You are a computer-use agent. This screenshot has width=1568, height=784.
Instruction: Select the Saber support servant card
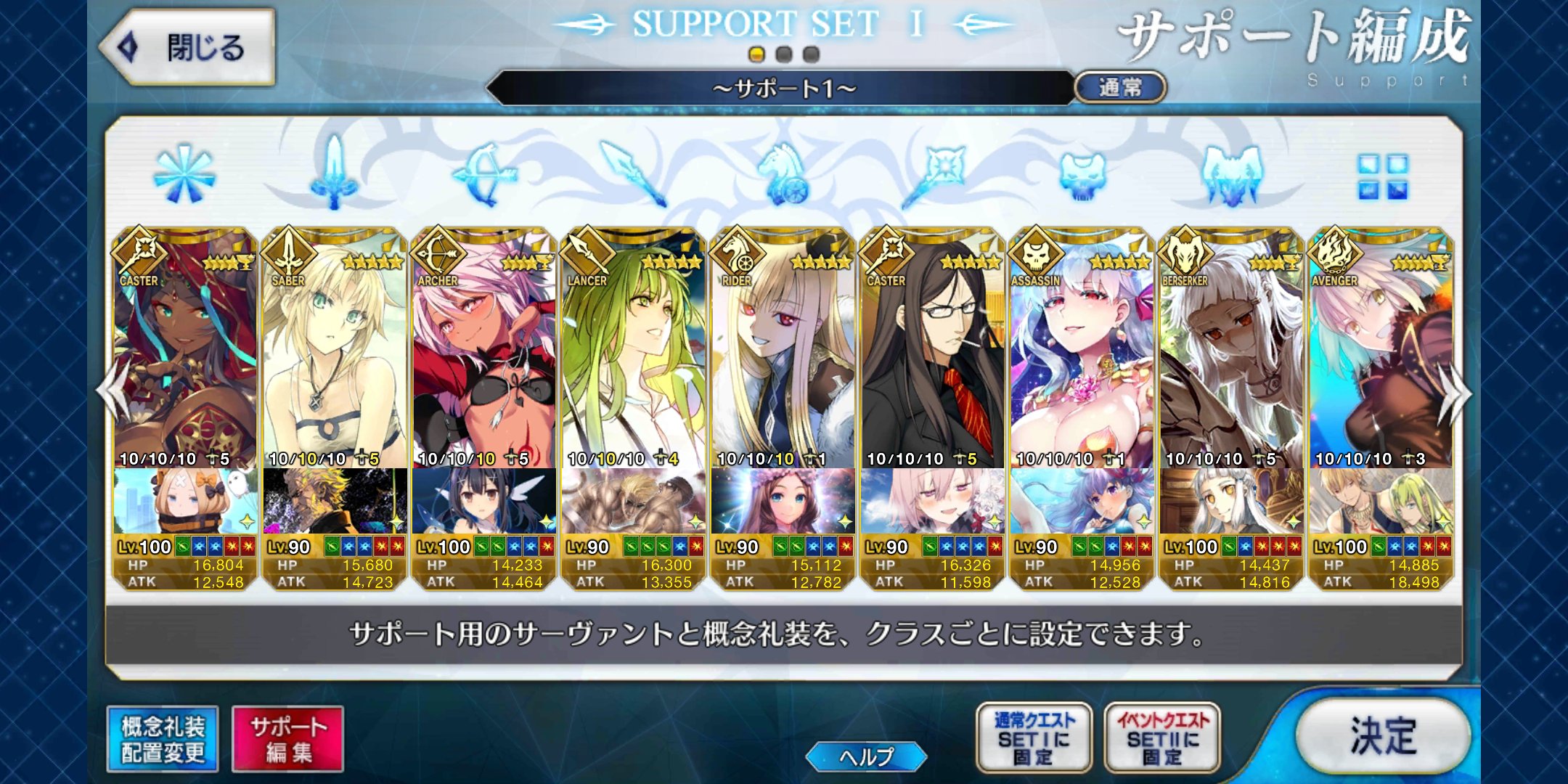[334, 348]
